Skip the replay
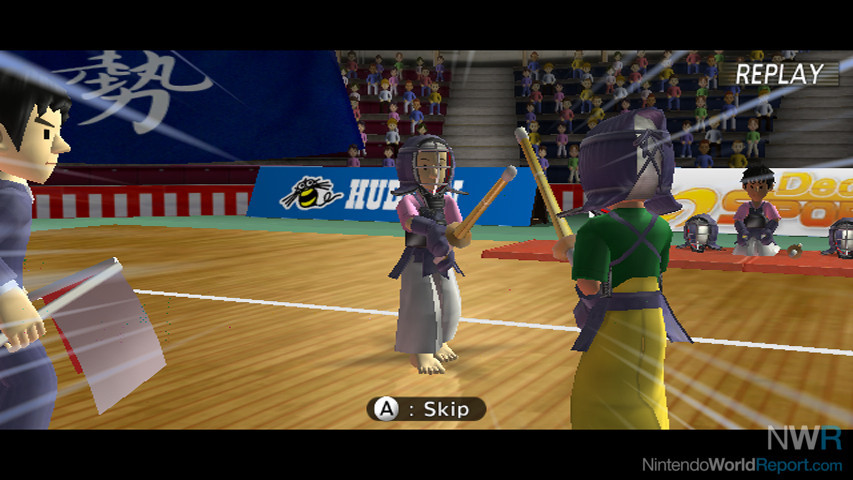 point(426,408)
